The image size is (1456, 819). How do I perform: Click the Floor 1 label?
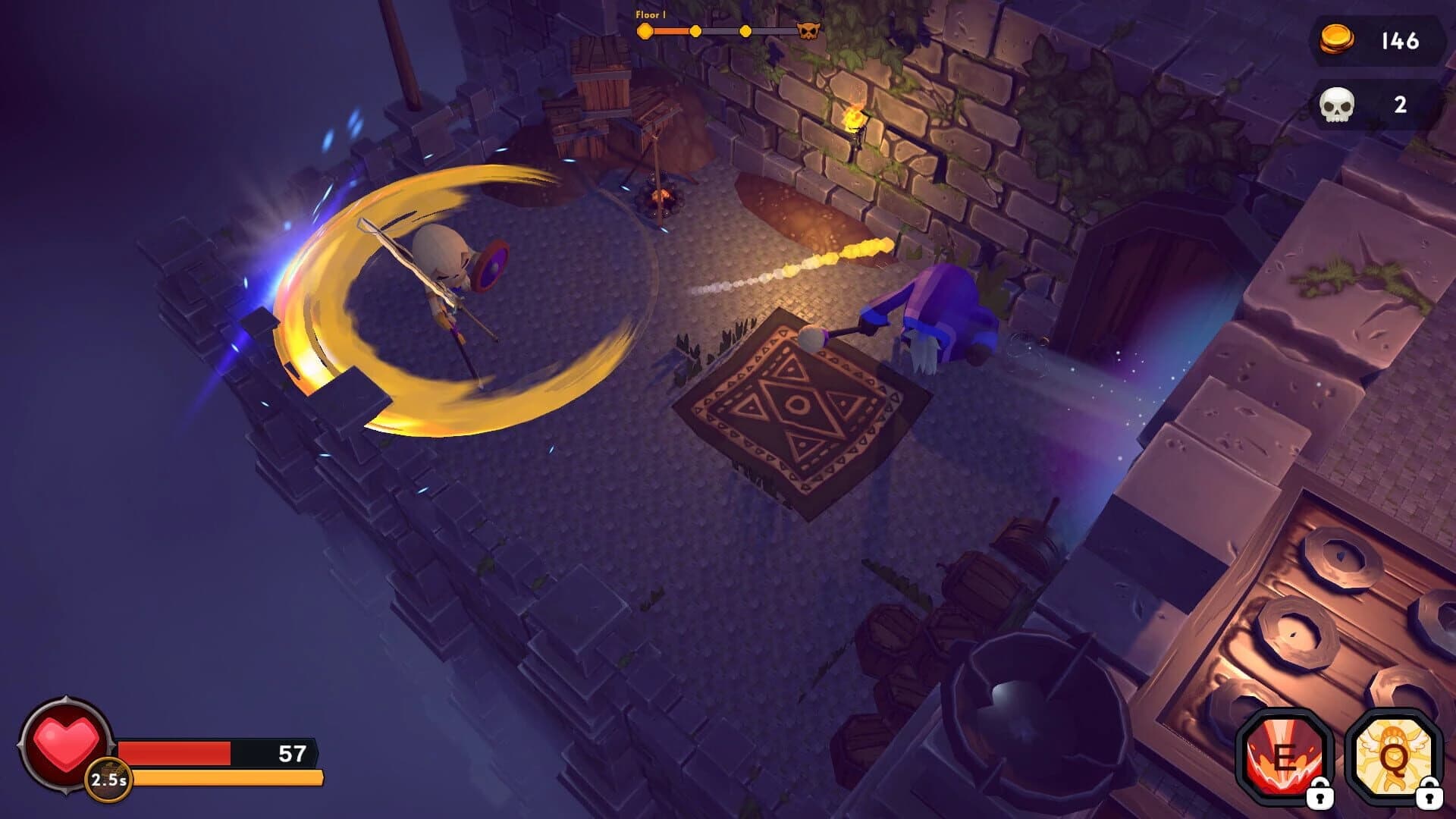tap(650, 13)
